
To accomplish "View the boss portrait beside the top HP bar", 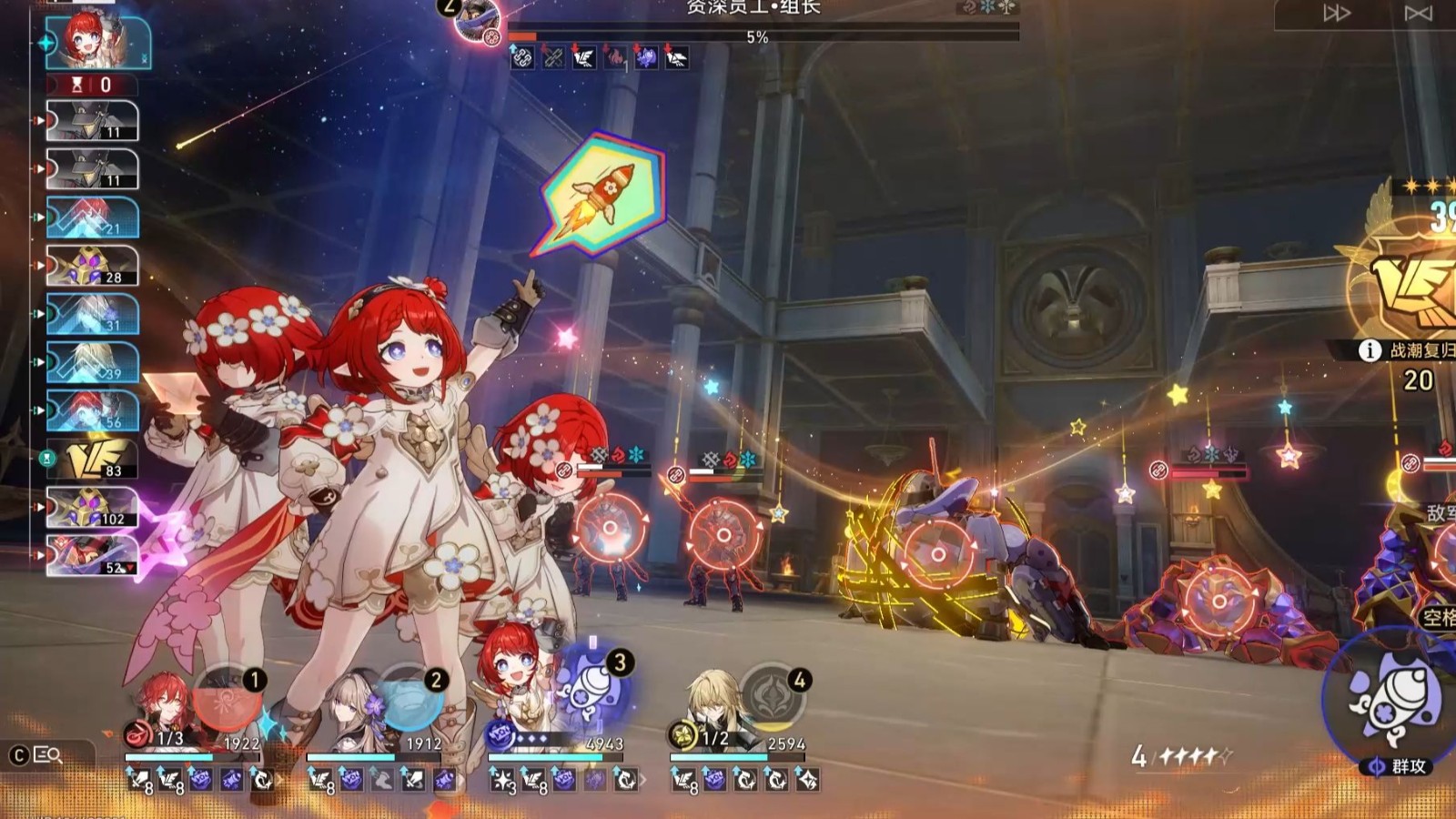I will (477, 20).
